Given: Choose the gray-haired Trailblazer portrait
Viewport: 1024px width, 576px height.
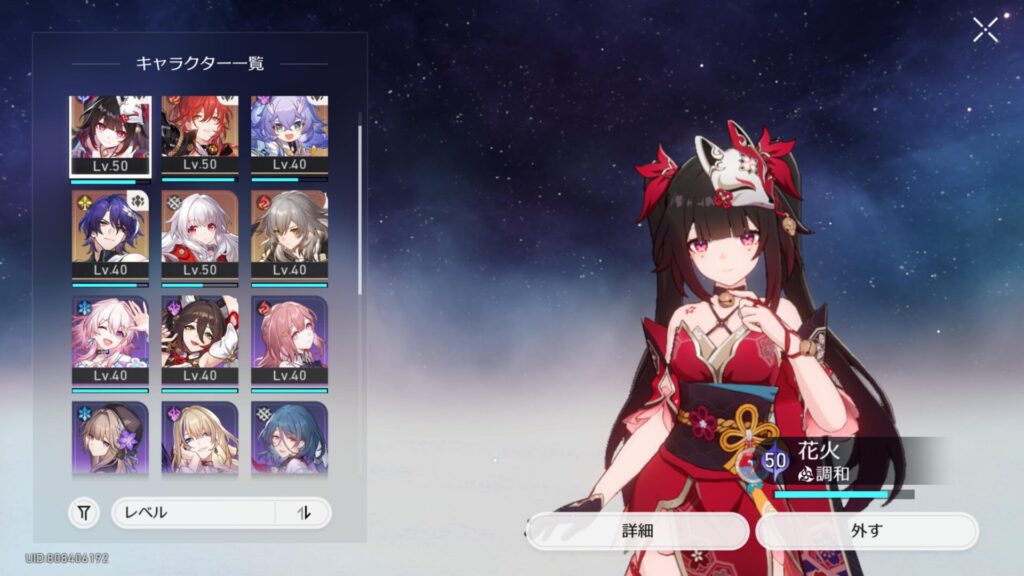Looking at the screenshot, I should click(x=289, y=236).
